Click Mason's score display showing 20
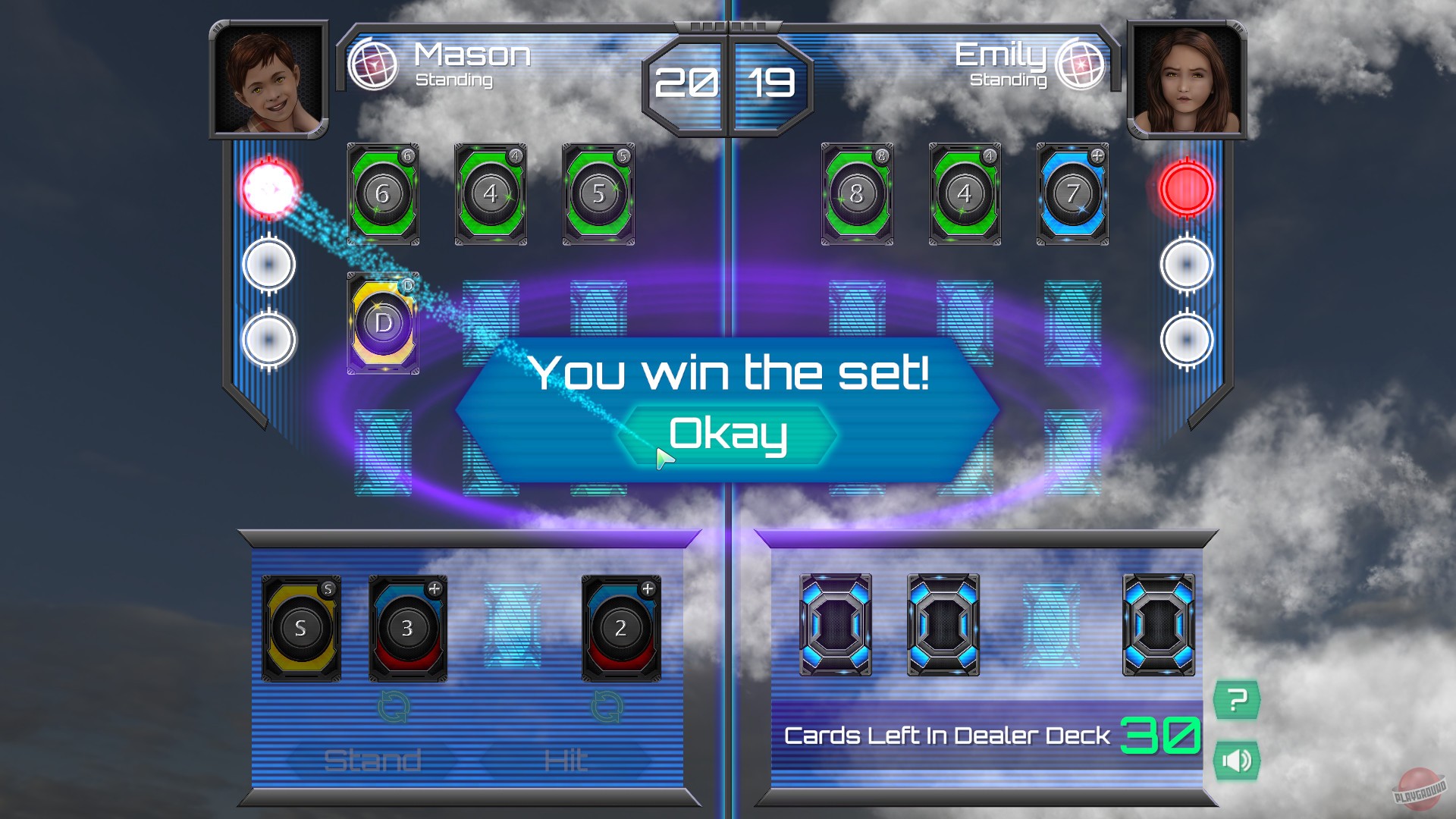The image size is (1456, 819). pos(687,83)
